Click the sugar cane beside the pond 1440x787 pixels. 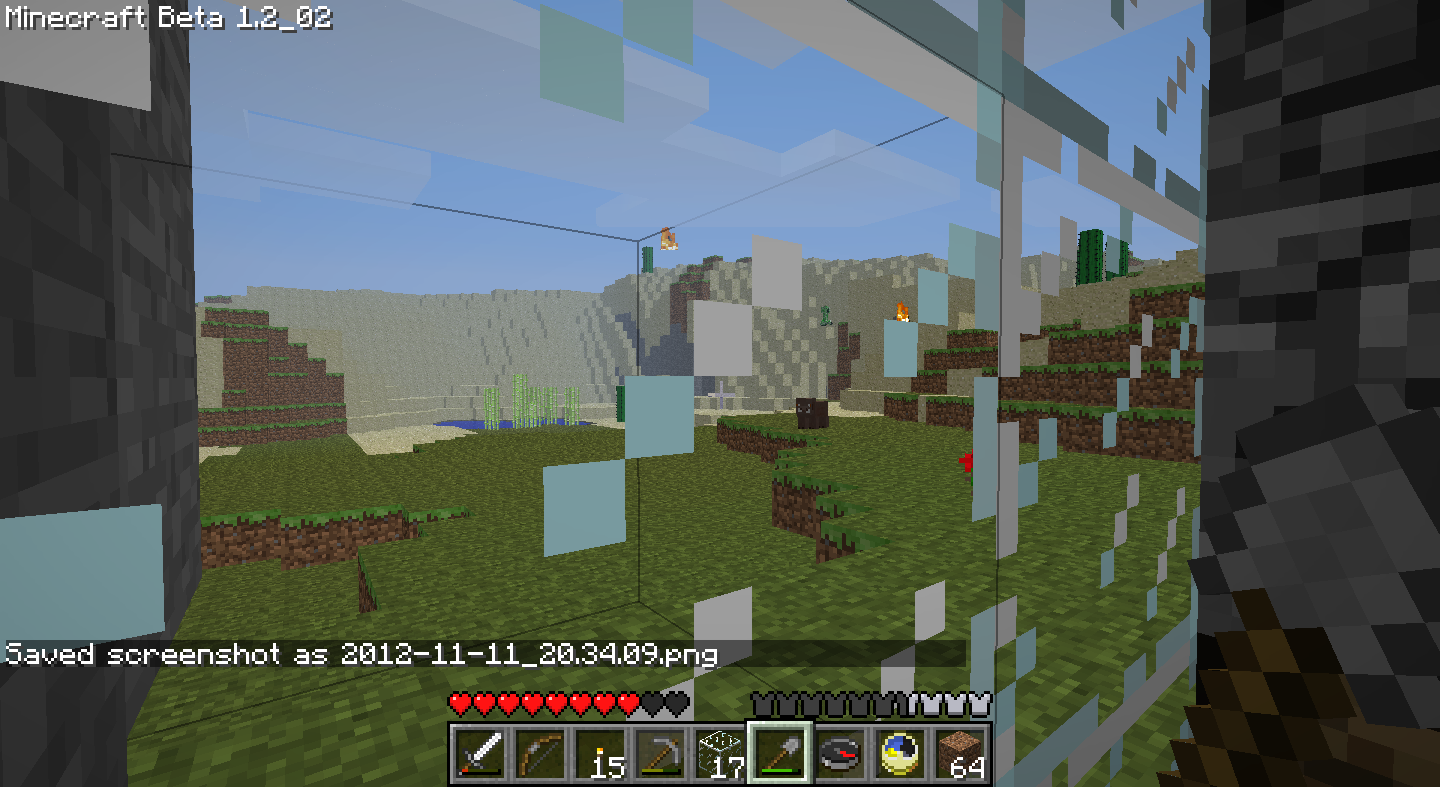pos(520,405)
